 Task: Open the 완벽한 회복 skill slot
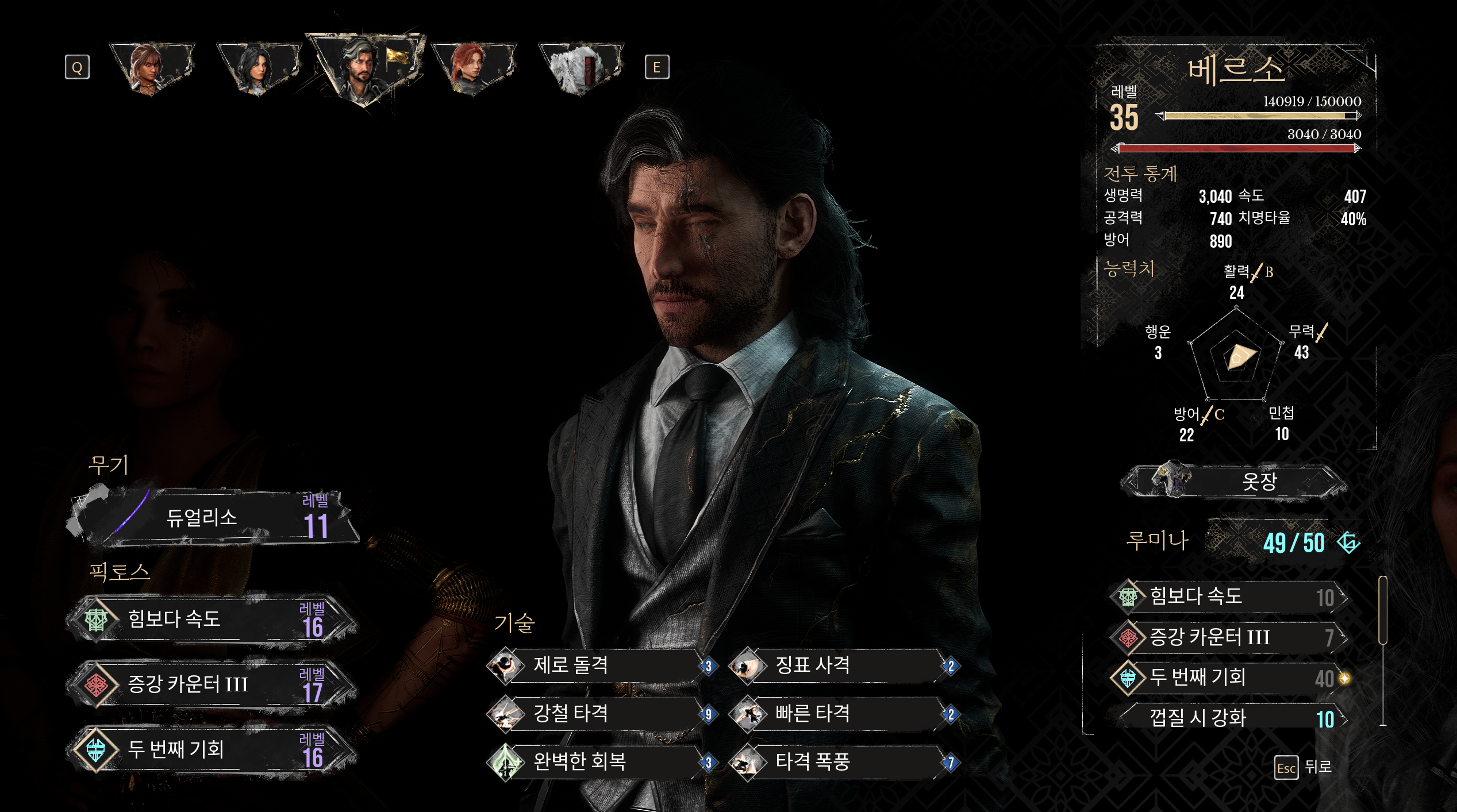(601, 762)
